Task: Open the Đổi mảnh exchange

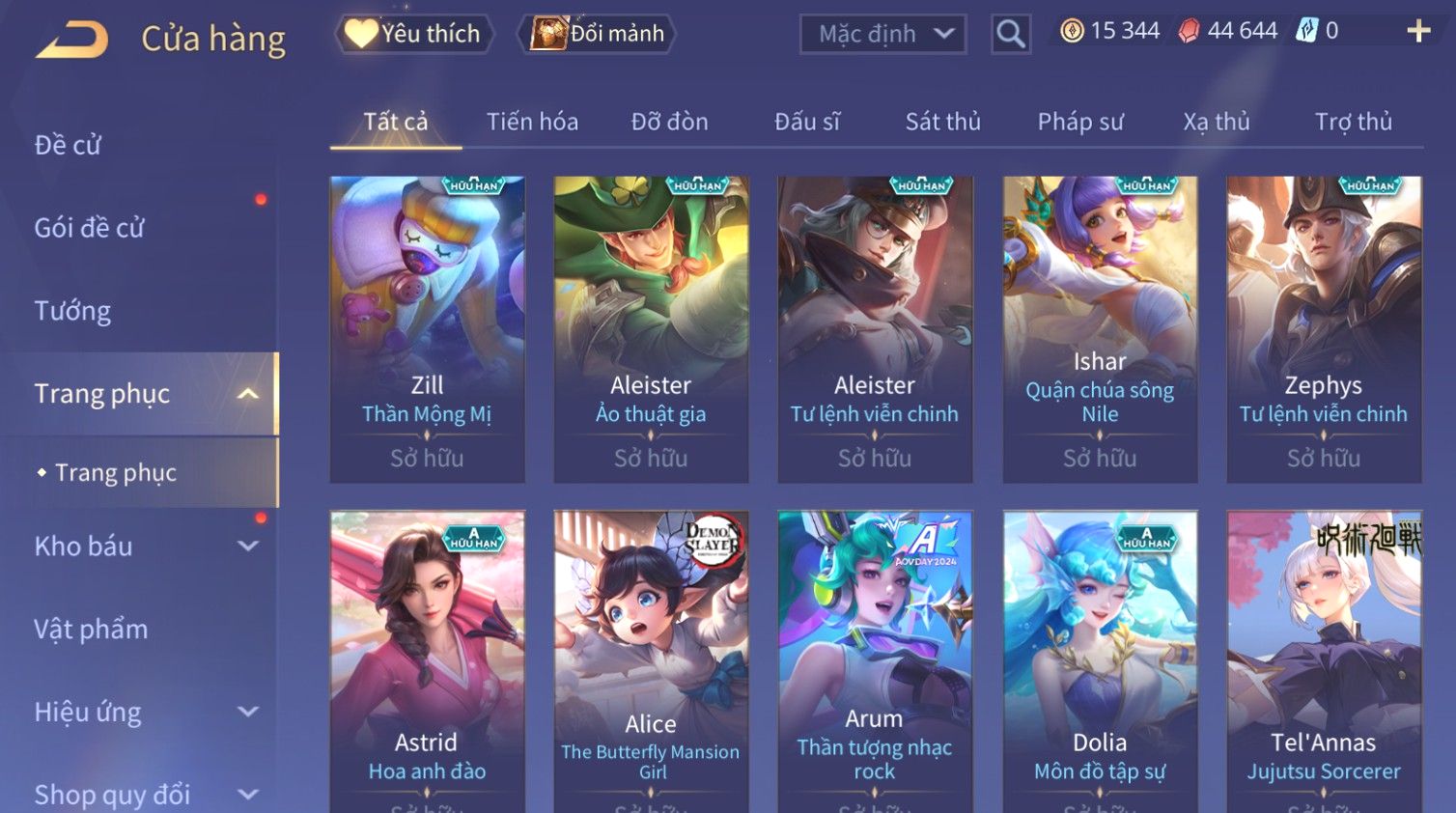Action: 598,34
